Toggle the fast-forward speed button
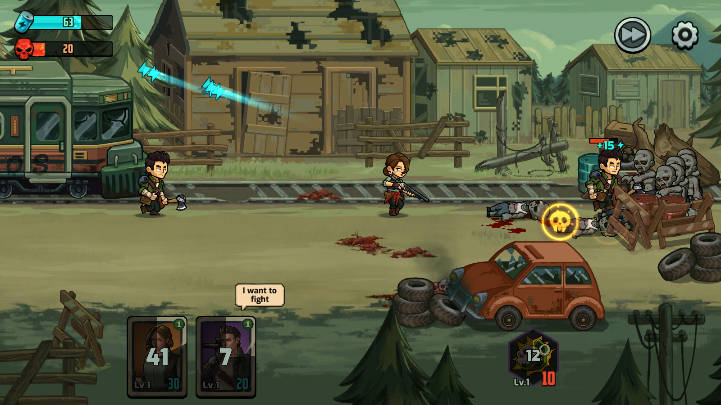 [x=632, y=35]
